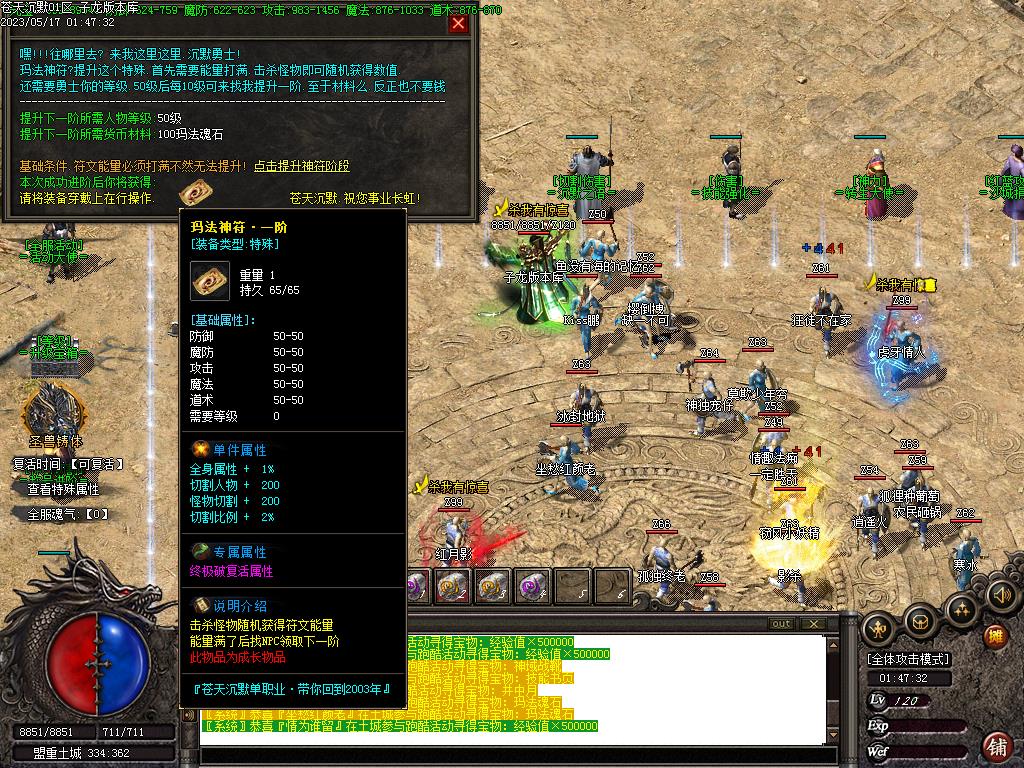Click the 全服魂气 server soul label
Image resolution: width=1024 pixels, height=768 pixels.
click(68, 514)
